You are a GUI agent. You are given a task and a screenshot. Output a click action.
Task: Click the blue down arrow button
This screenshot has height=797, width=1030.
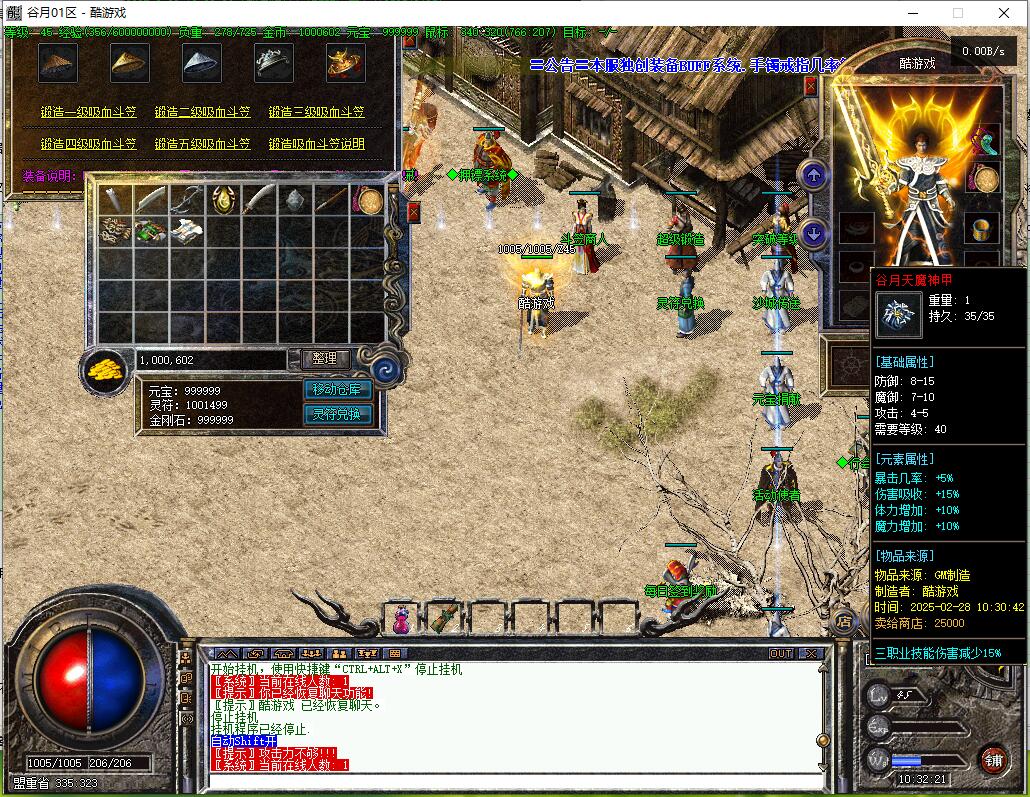(x=814, y=234)
